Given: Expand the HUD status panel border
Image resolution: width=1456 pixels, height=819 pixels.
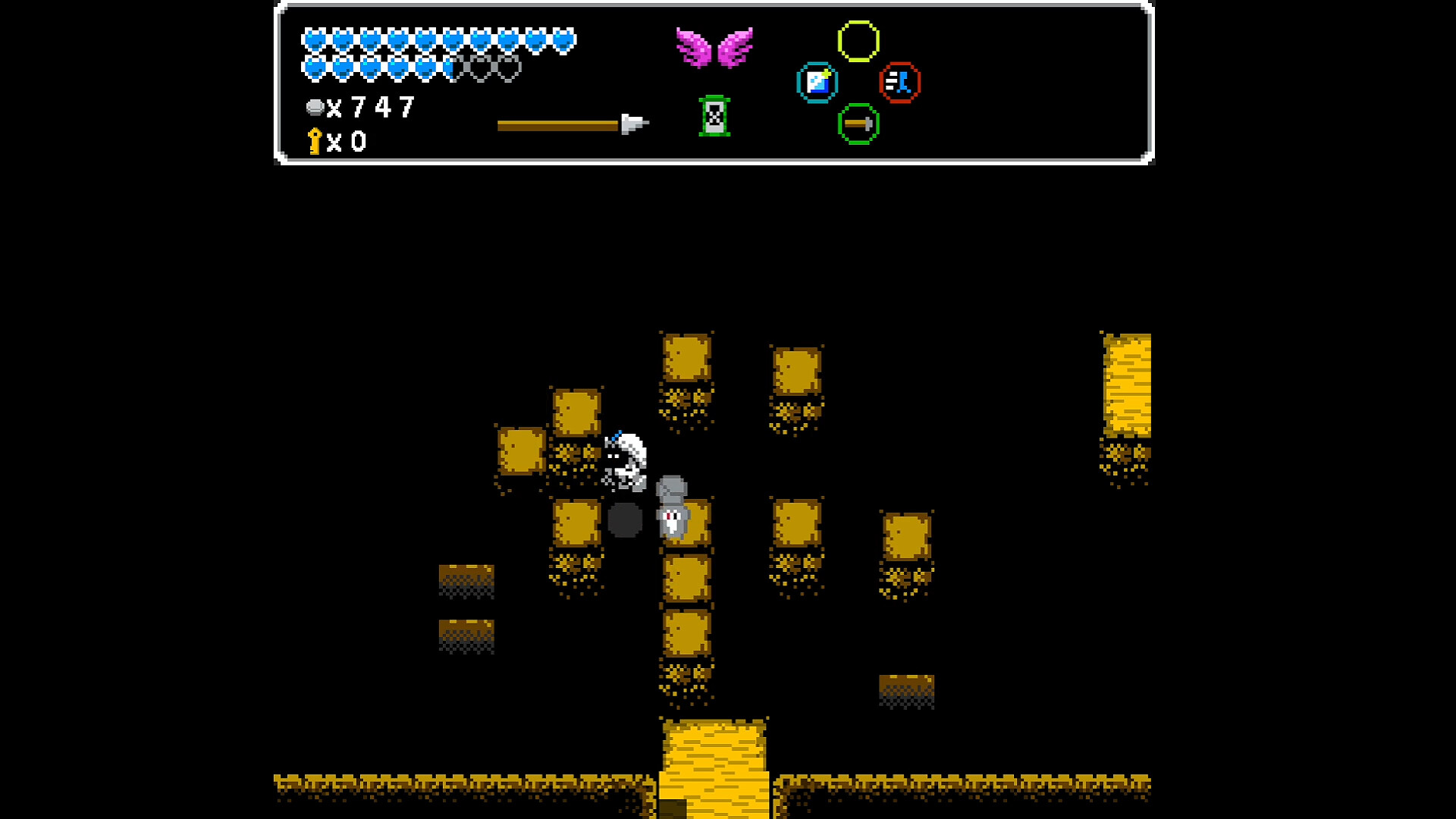Looking at the screenshot, I should (x=713, y=8).
